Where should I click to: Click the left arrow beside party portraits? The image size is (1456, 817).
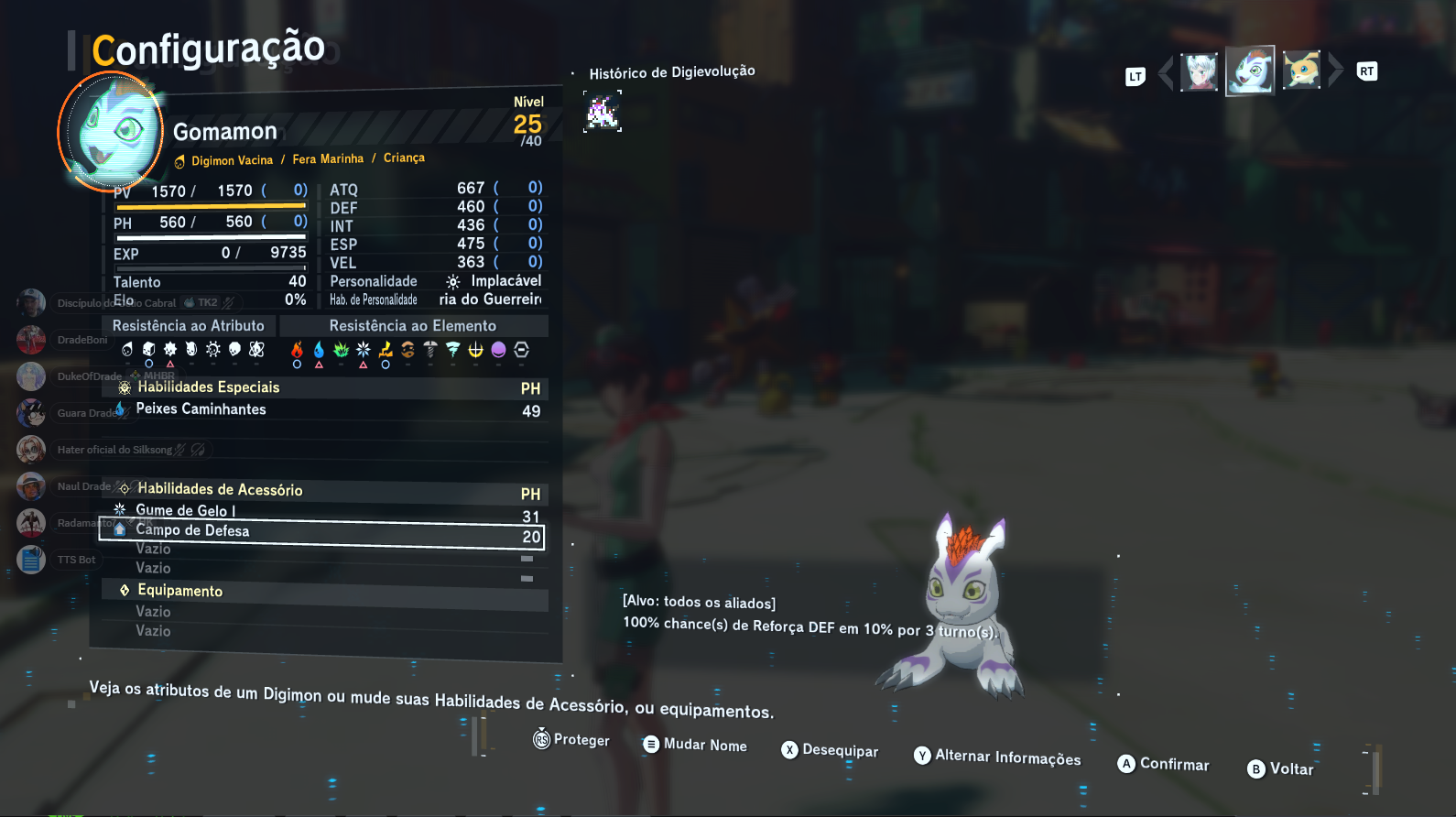tap(1166, 71)
